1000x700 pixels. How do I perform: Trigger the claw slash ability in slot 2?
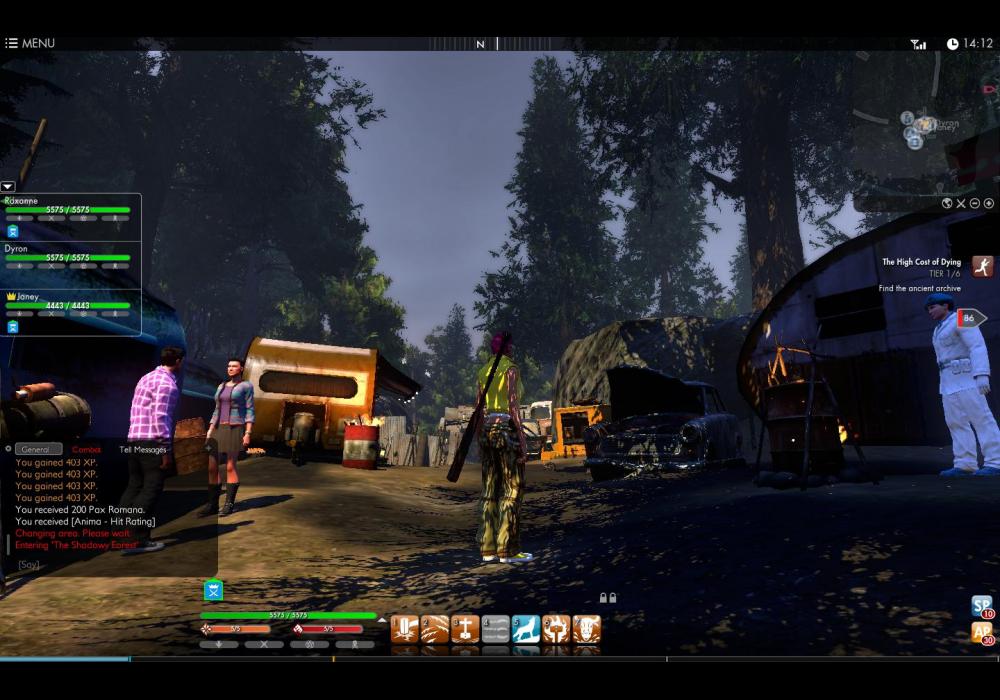(435, 629)
